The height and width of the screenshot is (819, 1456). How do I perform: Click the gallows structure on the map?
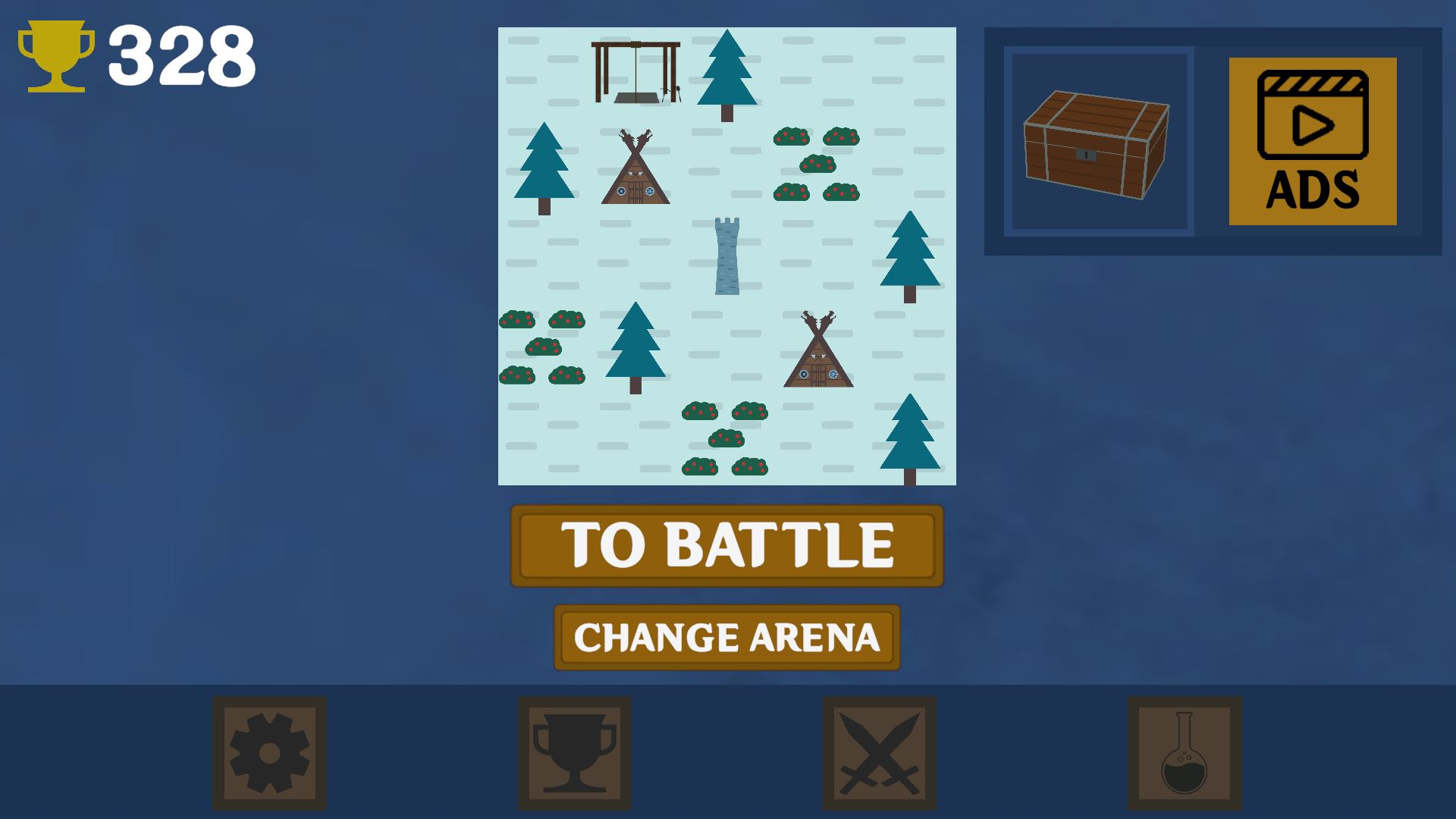point(635,72)
